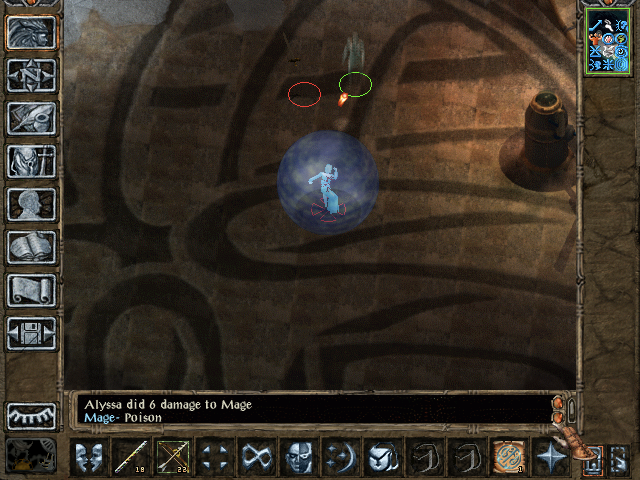Open the mage spellbook sidebar button
This screenshot has width=640, height=480.
(x=32, y=248)
